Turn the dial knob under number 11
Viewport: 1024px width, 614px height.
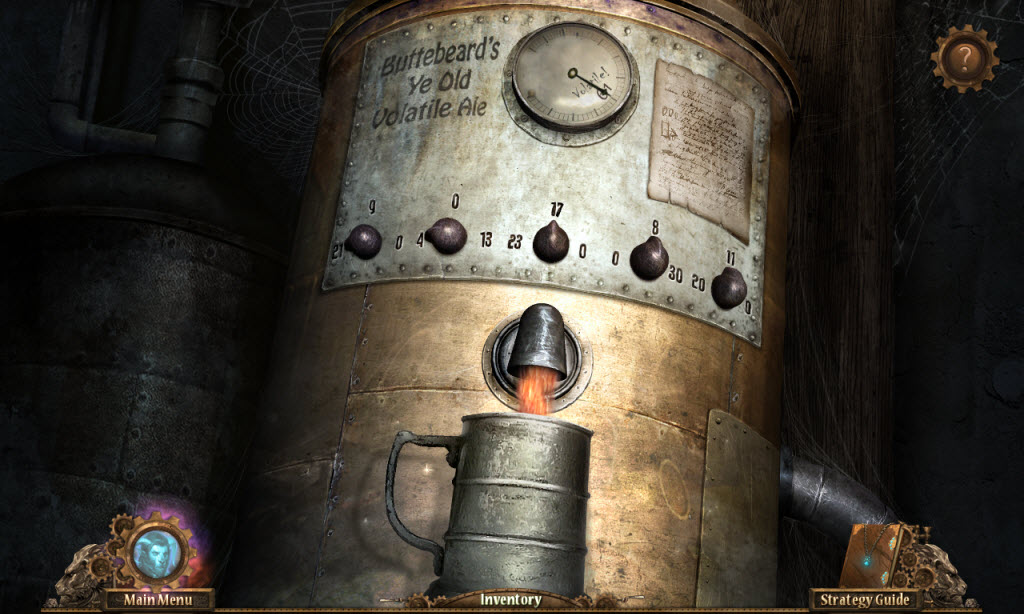(x=728, y=288)
